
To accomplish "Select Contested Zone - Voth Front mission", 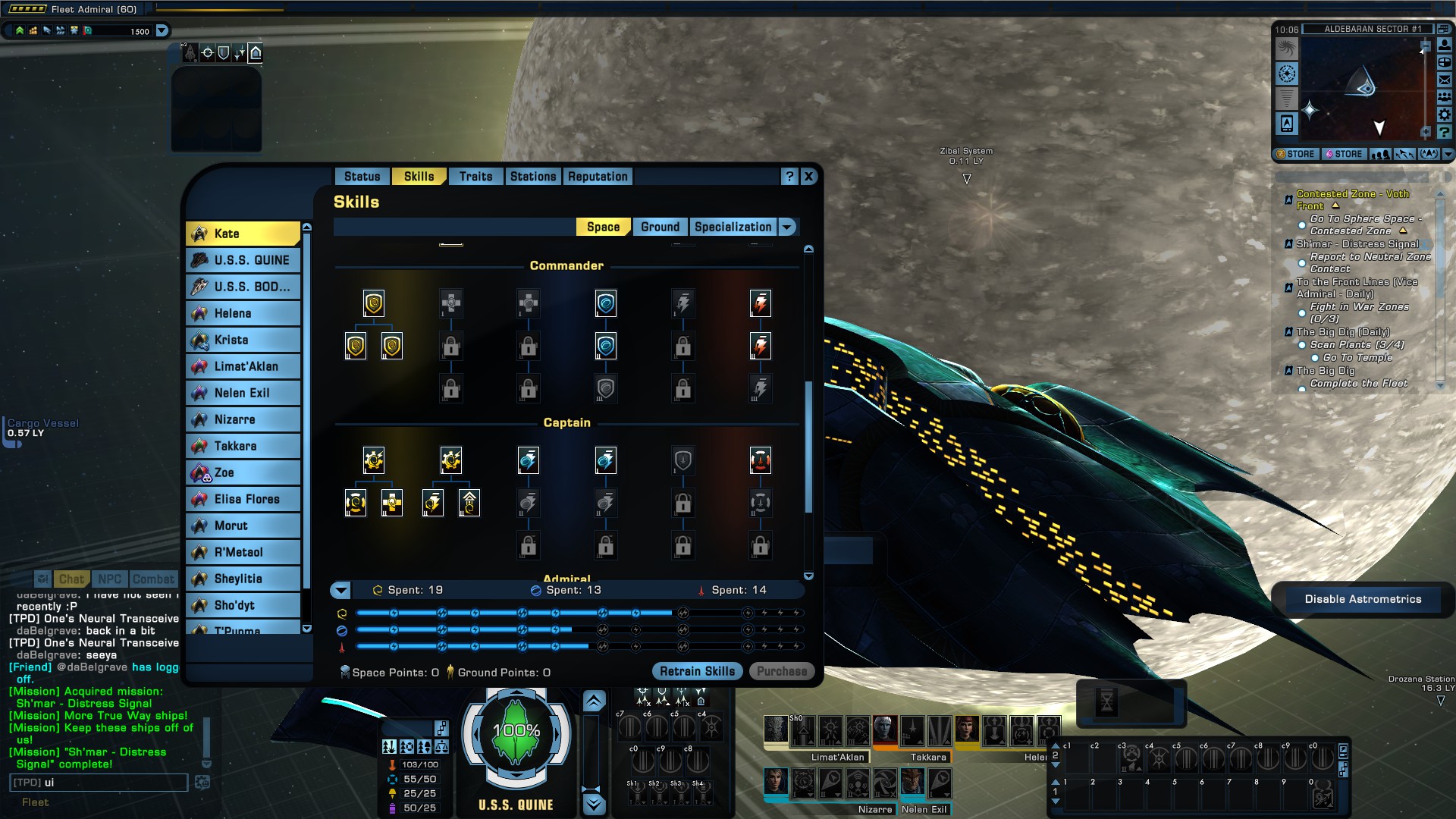I will pos(1352,199).
